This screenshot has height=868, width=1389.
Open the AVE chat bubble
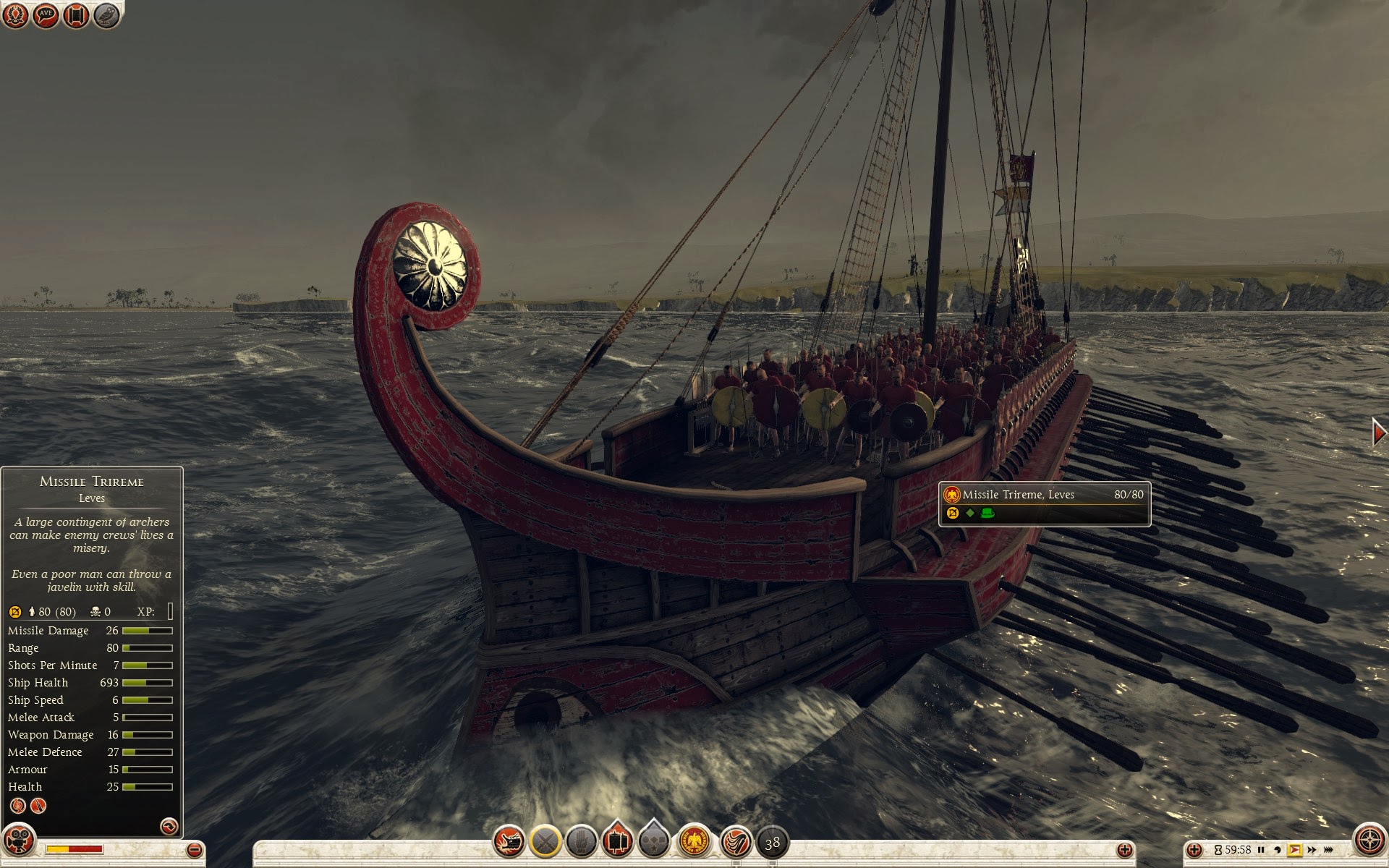46,14
